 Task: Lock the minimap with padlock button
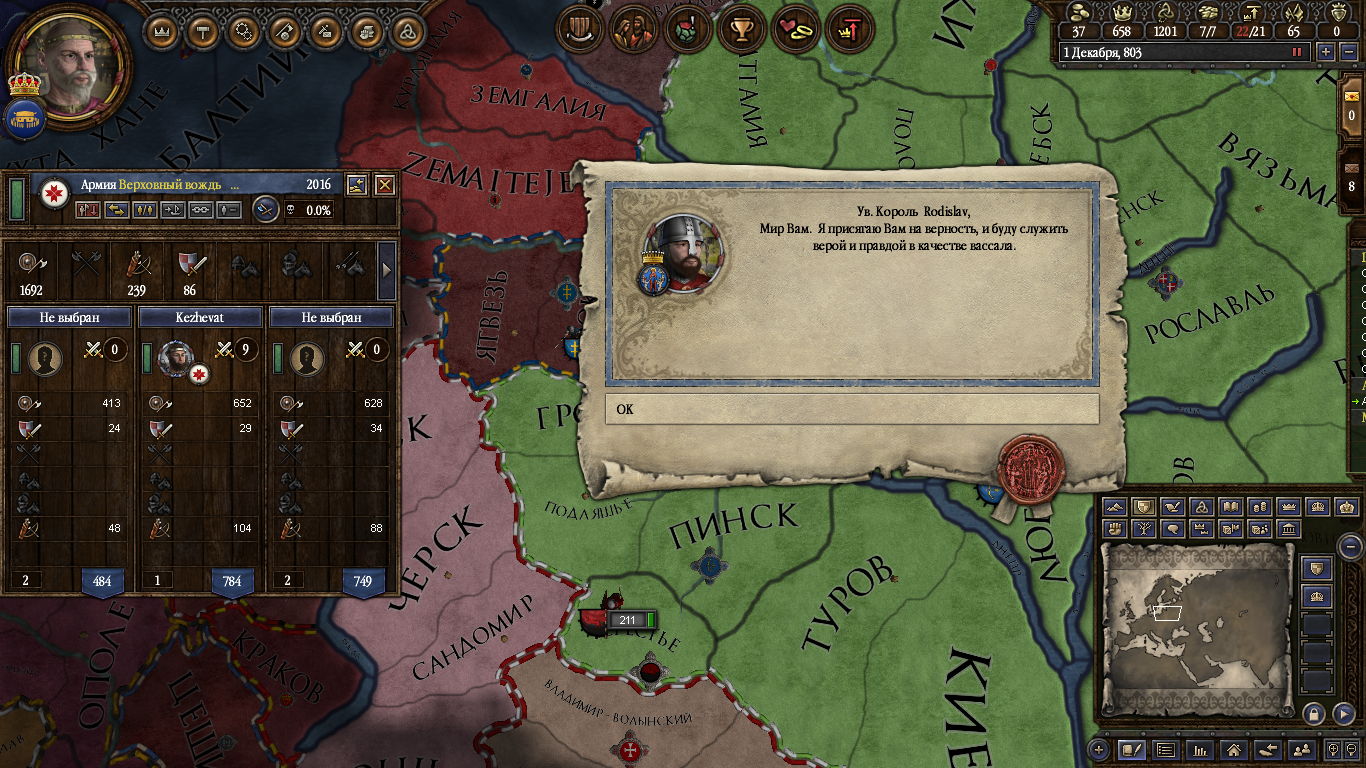pos(1314,713)
